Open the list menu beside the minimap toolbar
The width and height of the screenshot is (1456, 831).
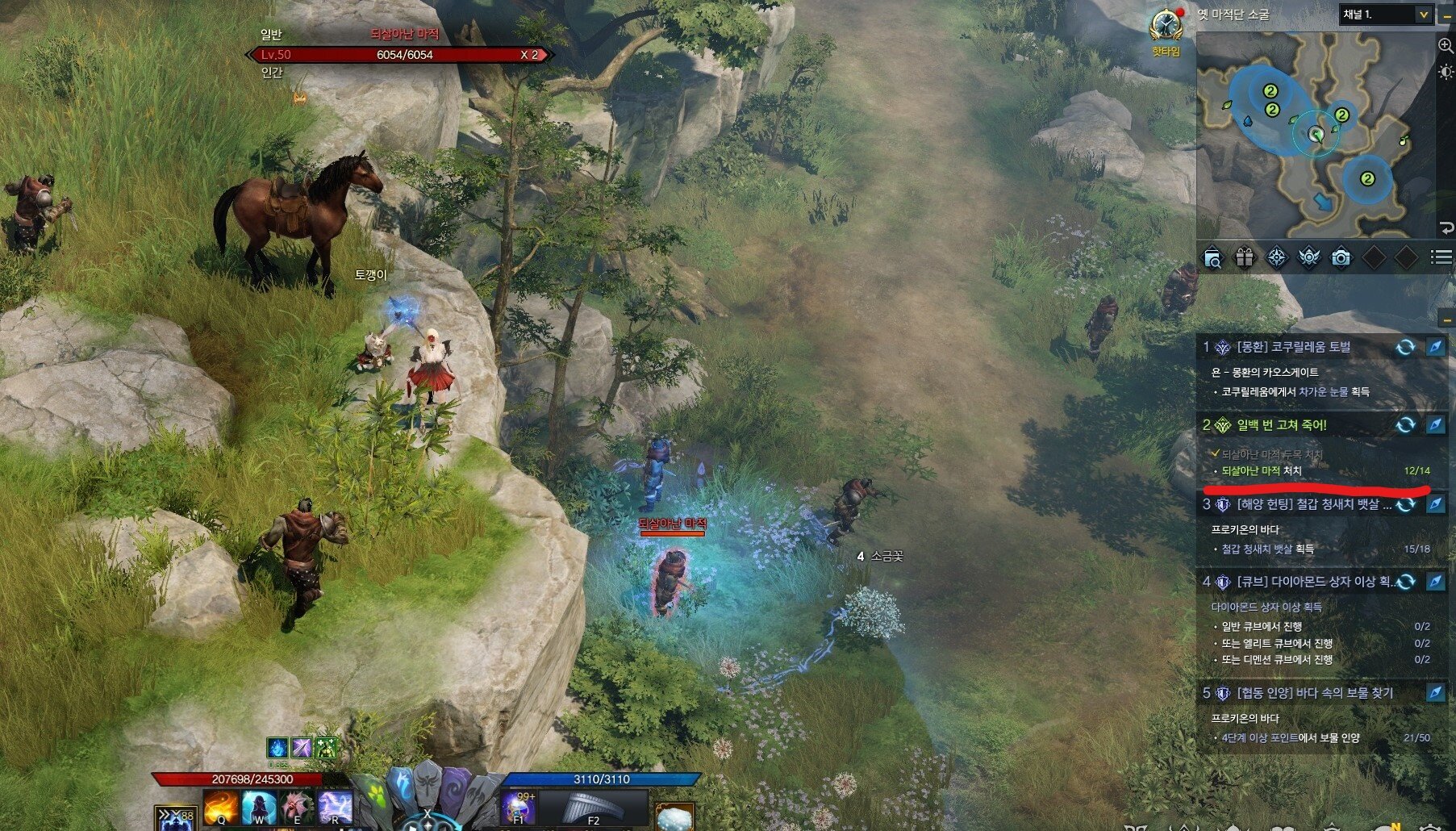pyautogui.click(x=1441, y=257)
